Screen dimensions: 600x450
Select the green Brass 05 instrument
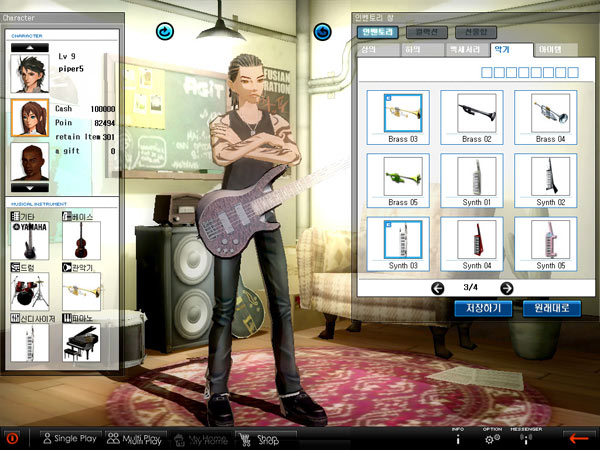coord(404,177)
